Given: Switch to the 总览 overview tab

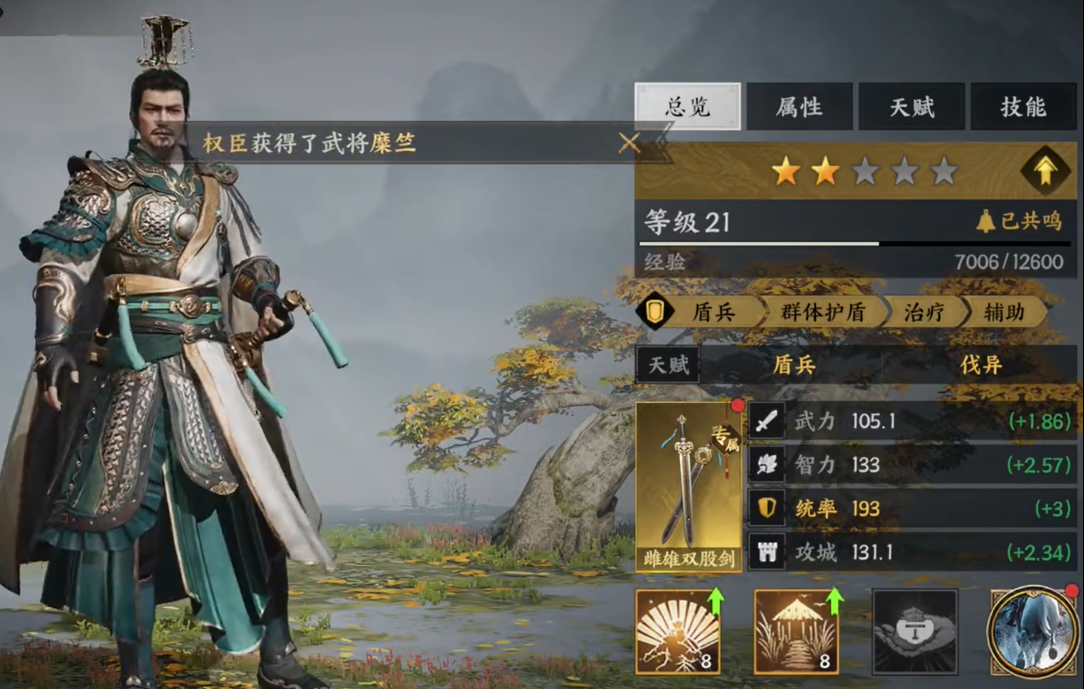Looking at the screenshot, I should 687,107.
